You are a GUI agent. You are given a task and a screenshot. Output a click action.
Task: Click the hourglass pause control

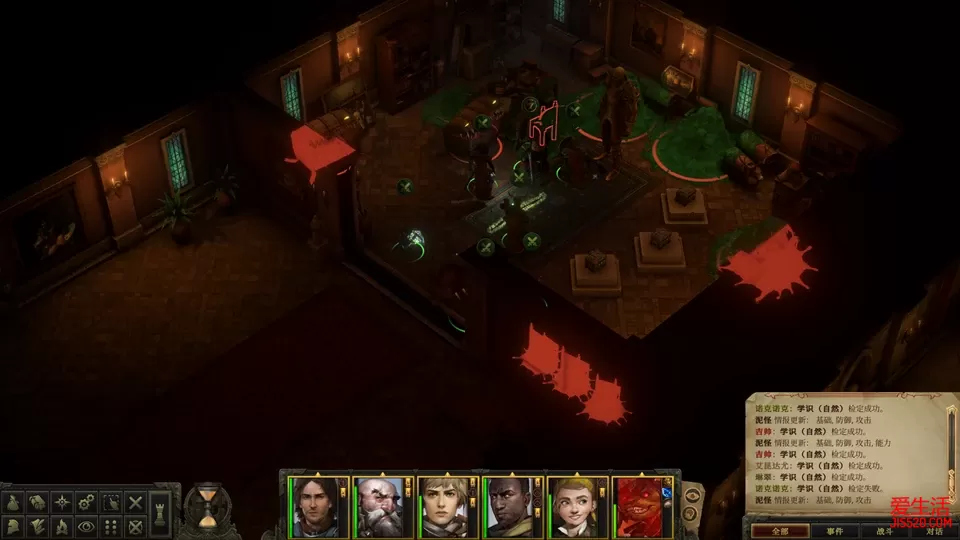click(x=208, y=508)
